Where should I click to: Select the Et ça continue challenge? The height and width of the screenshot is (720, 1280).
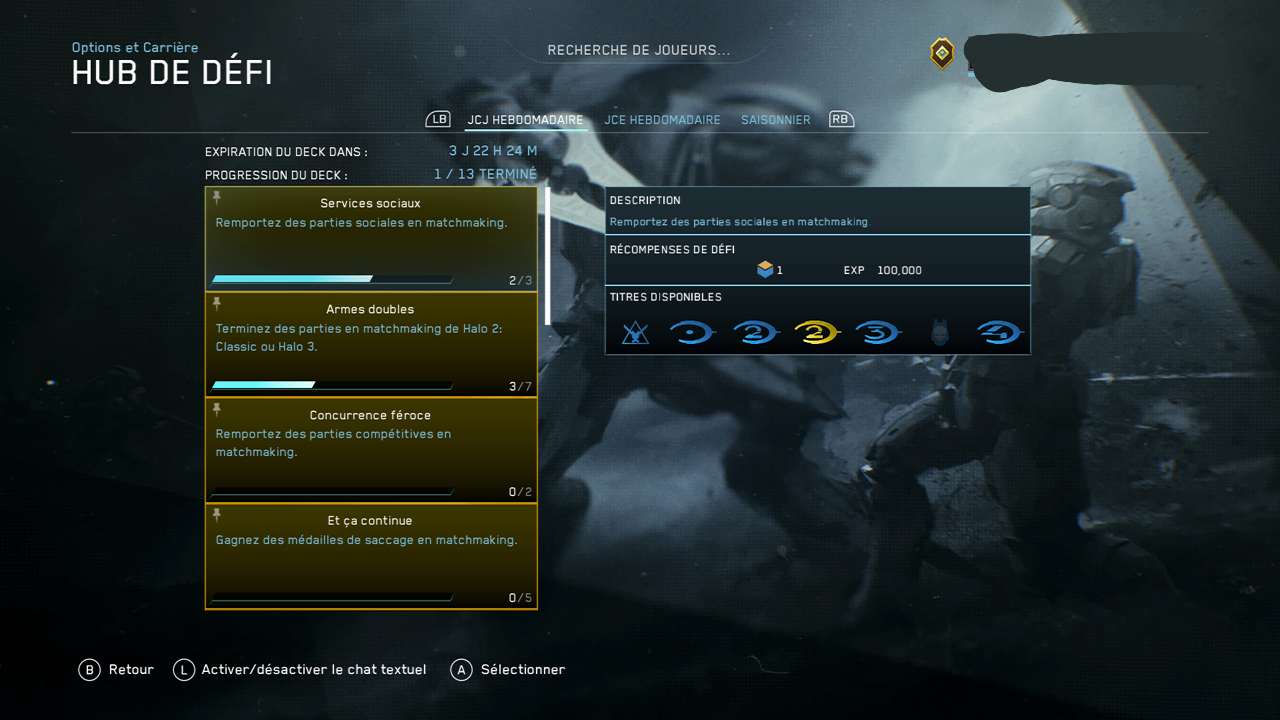pyautogui.click(x=371, y=556)
